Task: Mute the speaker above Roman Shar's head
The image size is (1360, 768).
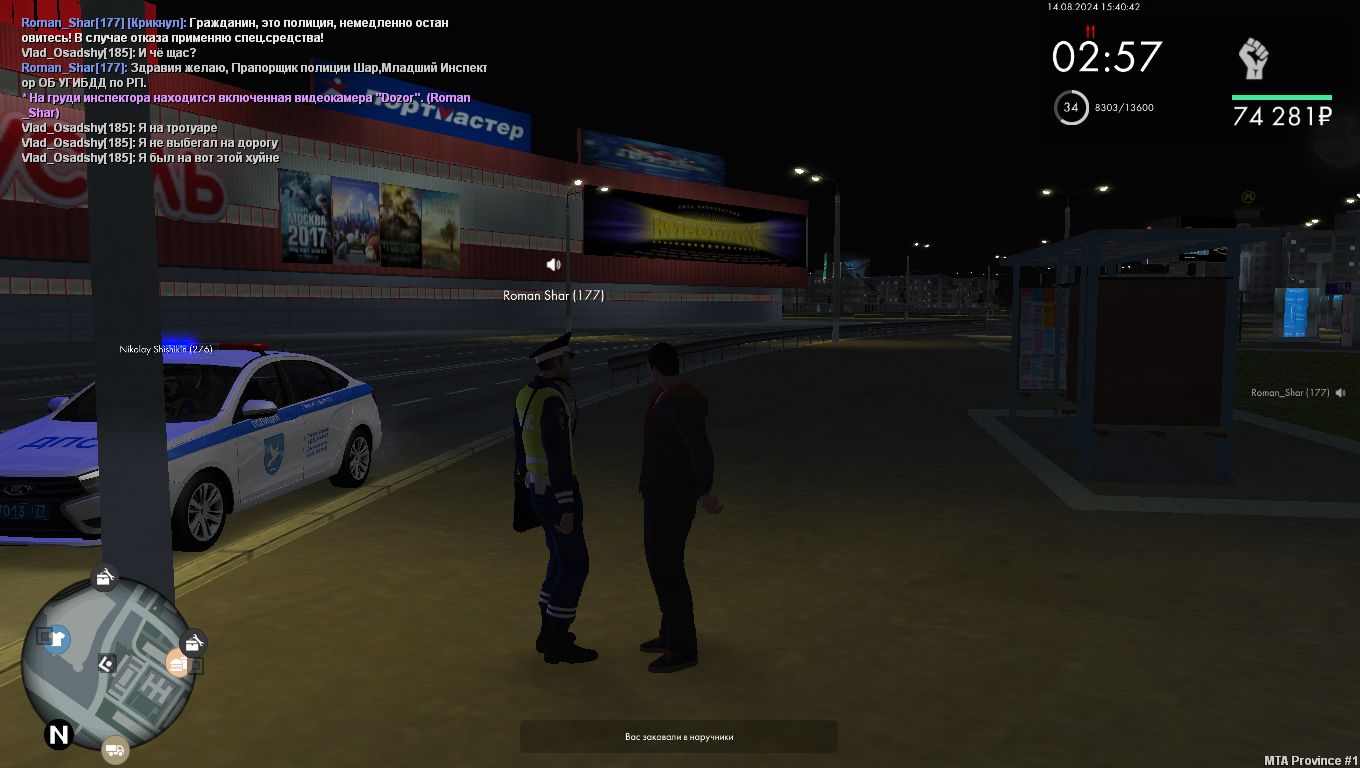Action: click(x=554, y=264)
